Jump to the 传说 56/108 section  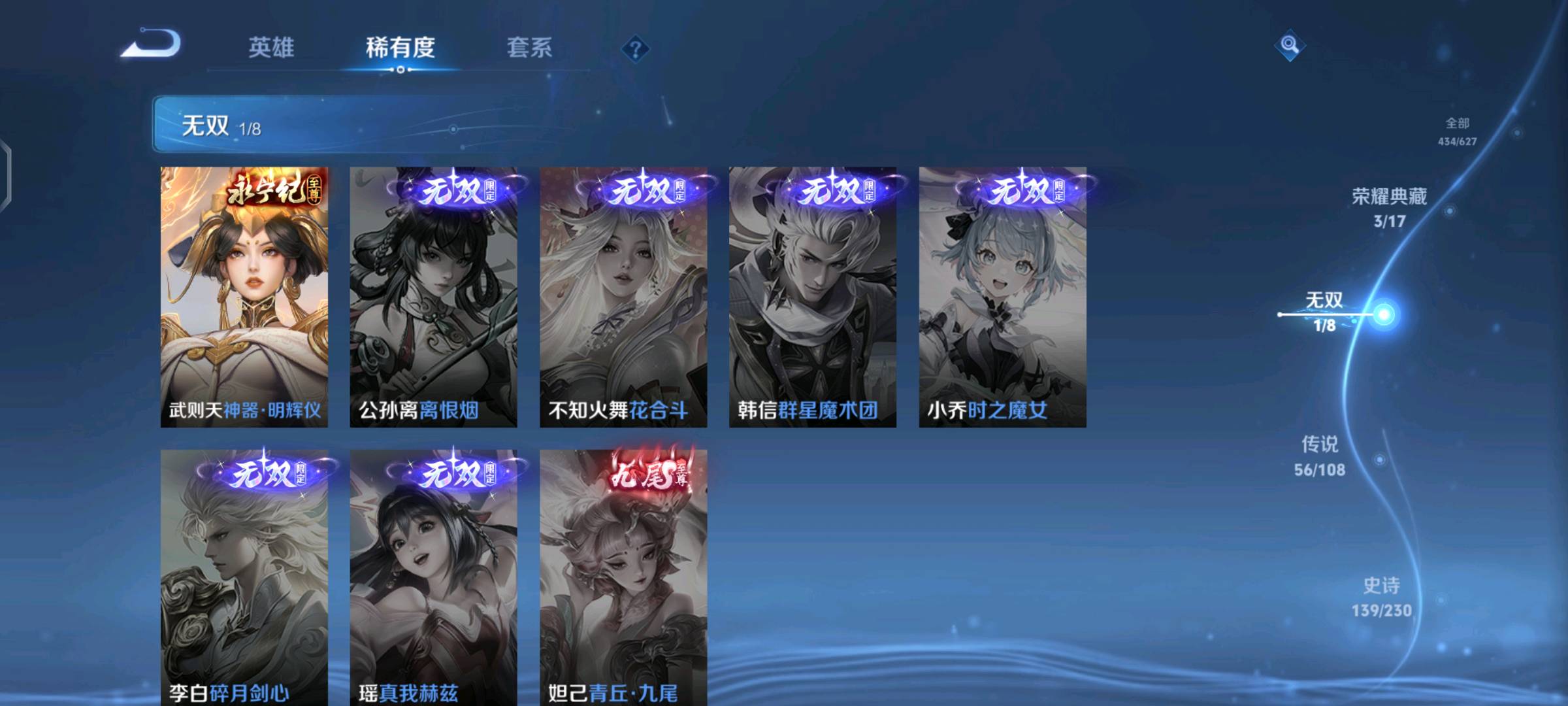[x=1320, y=456]
